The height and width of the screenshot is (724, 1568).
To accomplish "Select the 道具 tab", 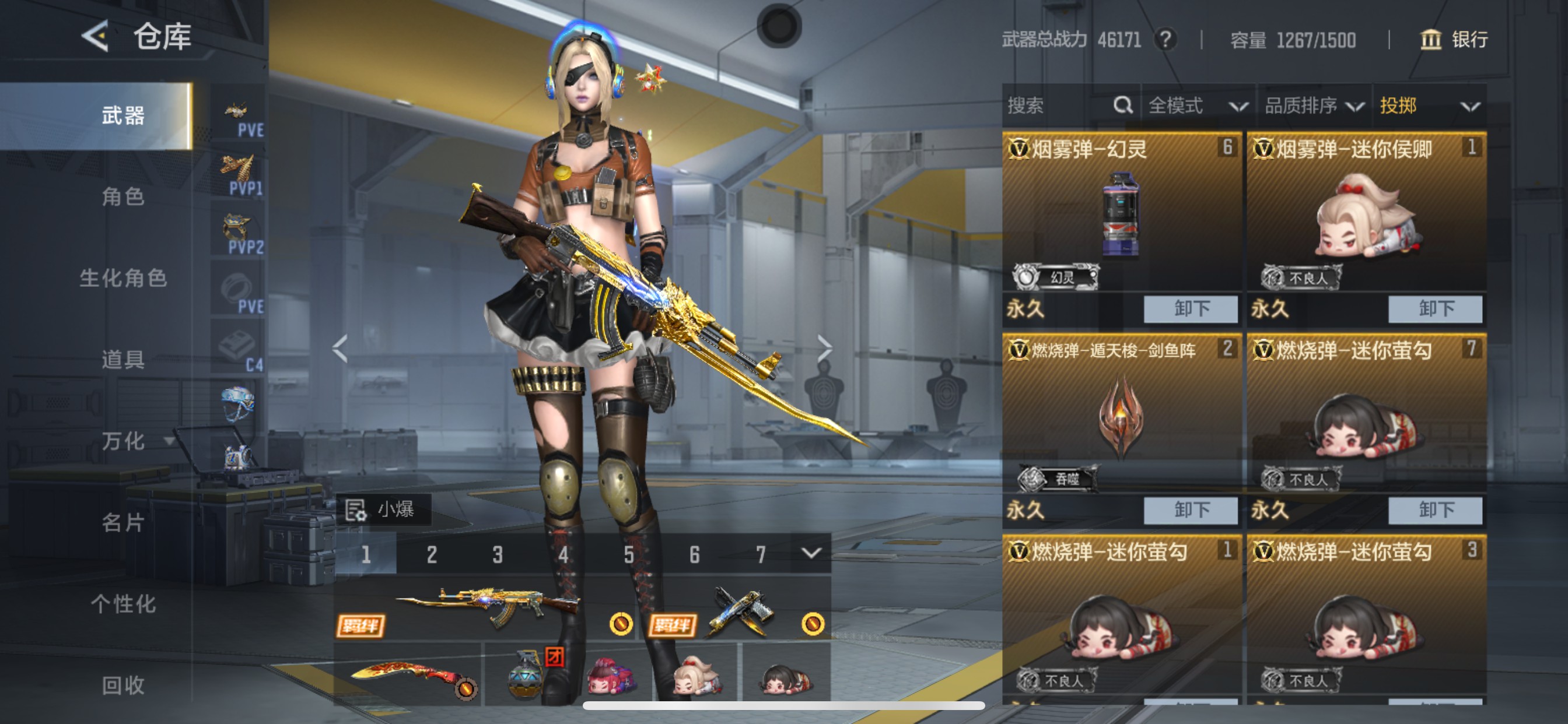I will pos(123,360).
